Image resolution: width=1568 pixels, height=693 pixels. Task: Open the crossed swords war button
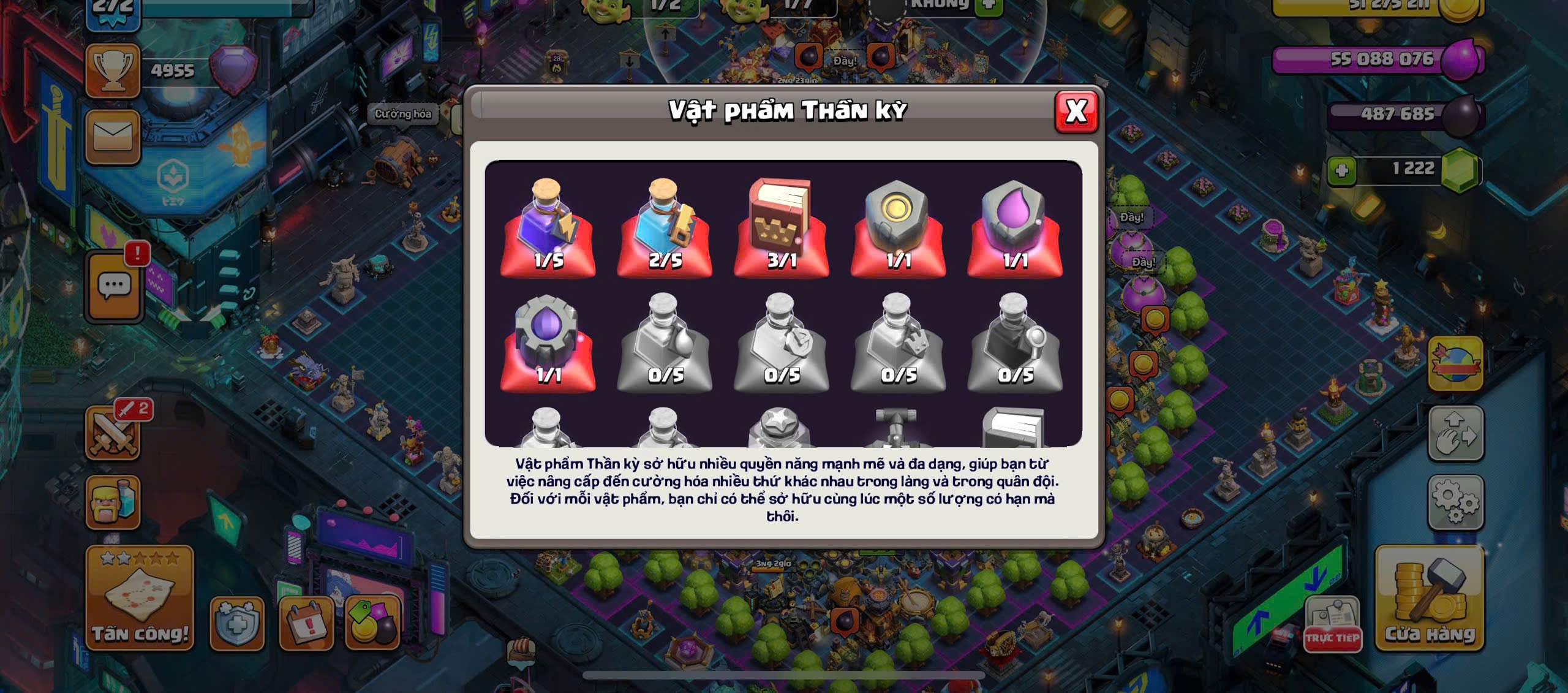113,433
